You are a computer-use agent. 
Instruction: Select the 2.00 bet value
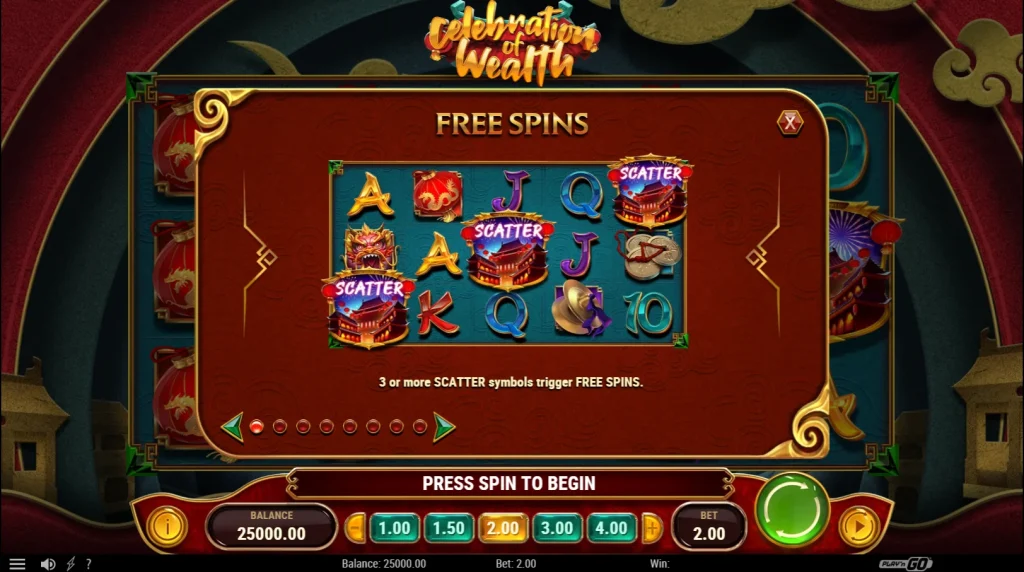coord(502,527)
